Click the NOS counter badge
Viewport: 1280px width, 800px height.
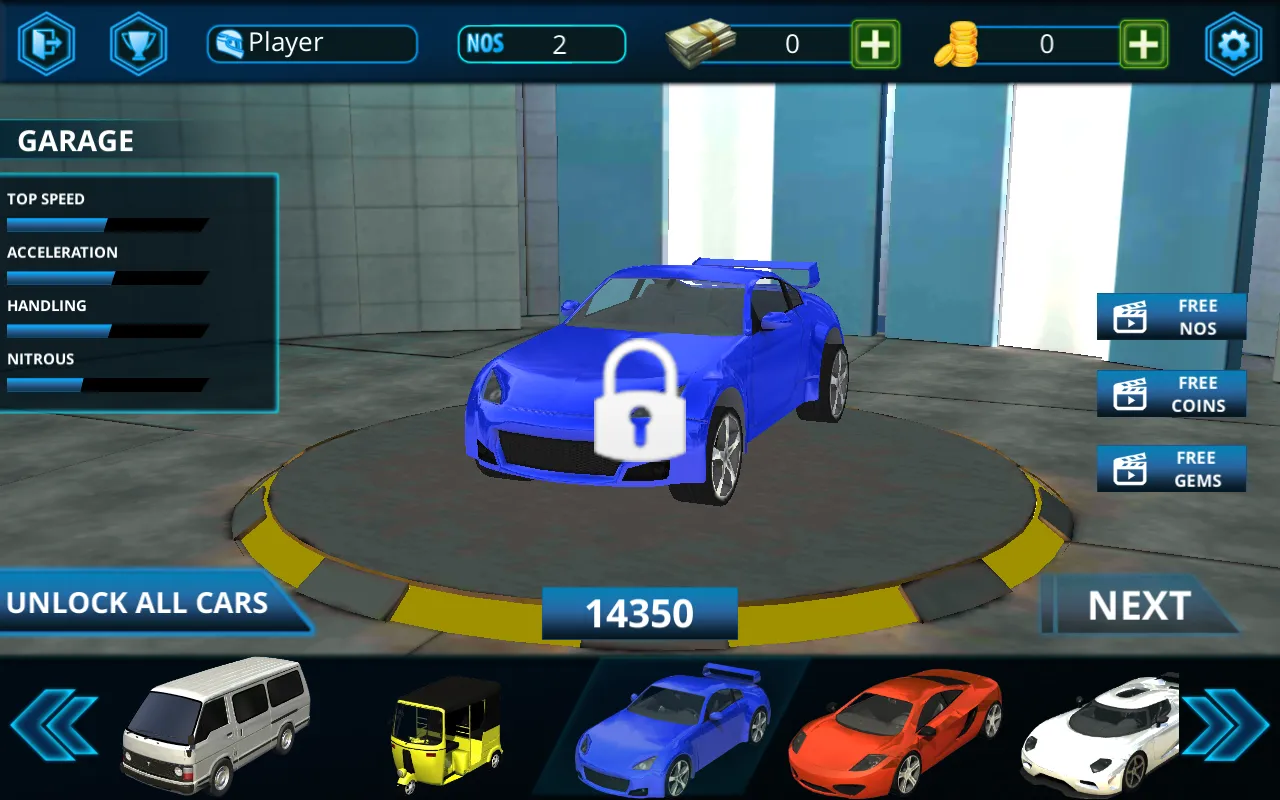541,43
